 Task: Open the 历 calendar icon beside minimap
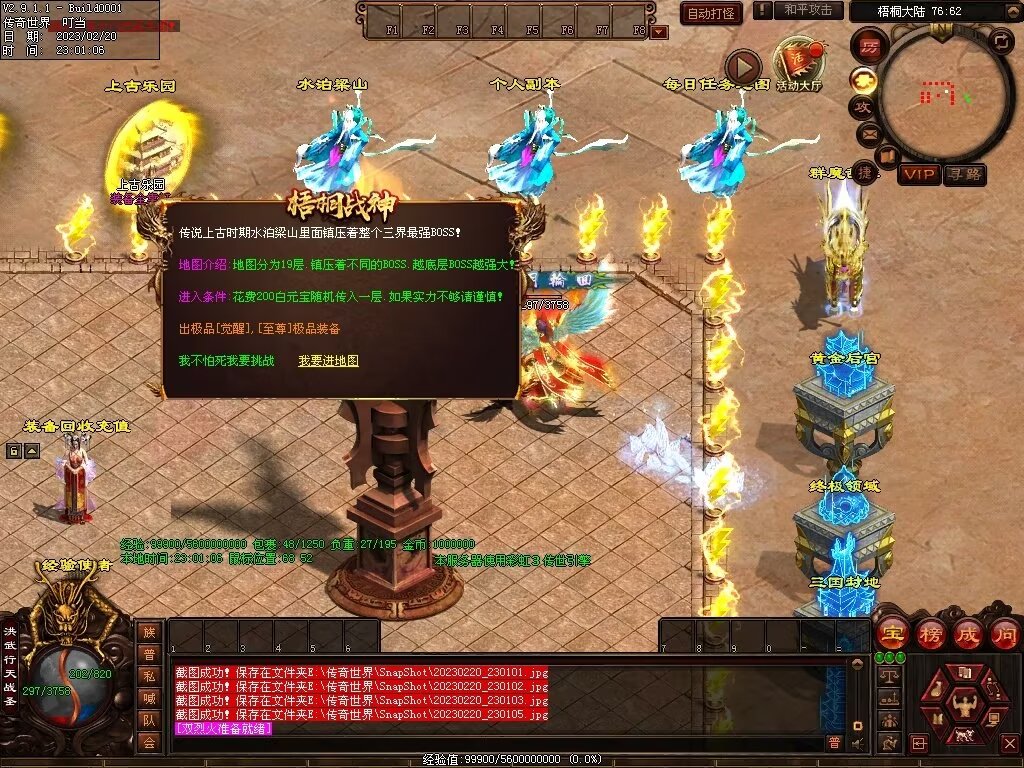tap(869, 45)
